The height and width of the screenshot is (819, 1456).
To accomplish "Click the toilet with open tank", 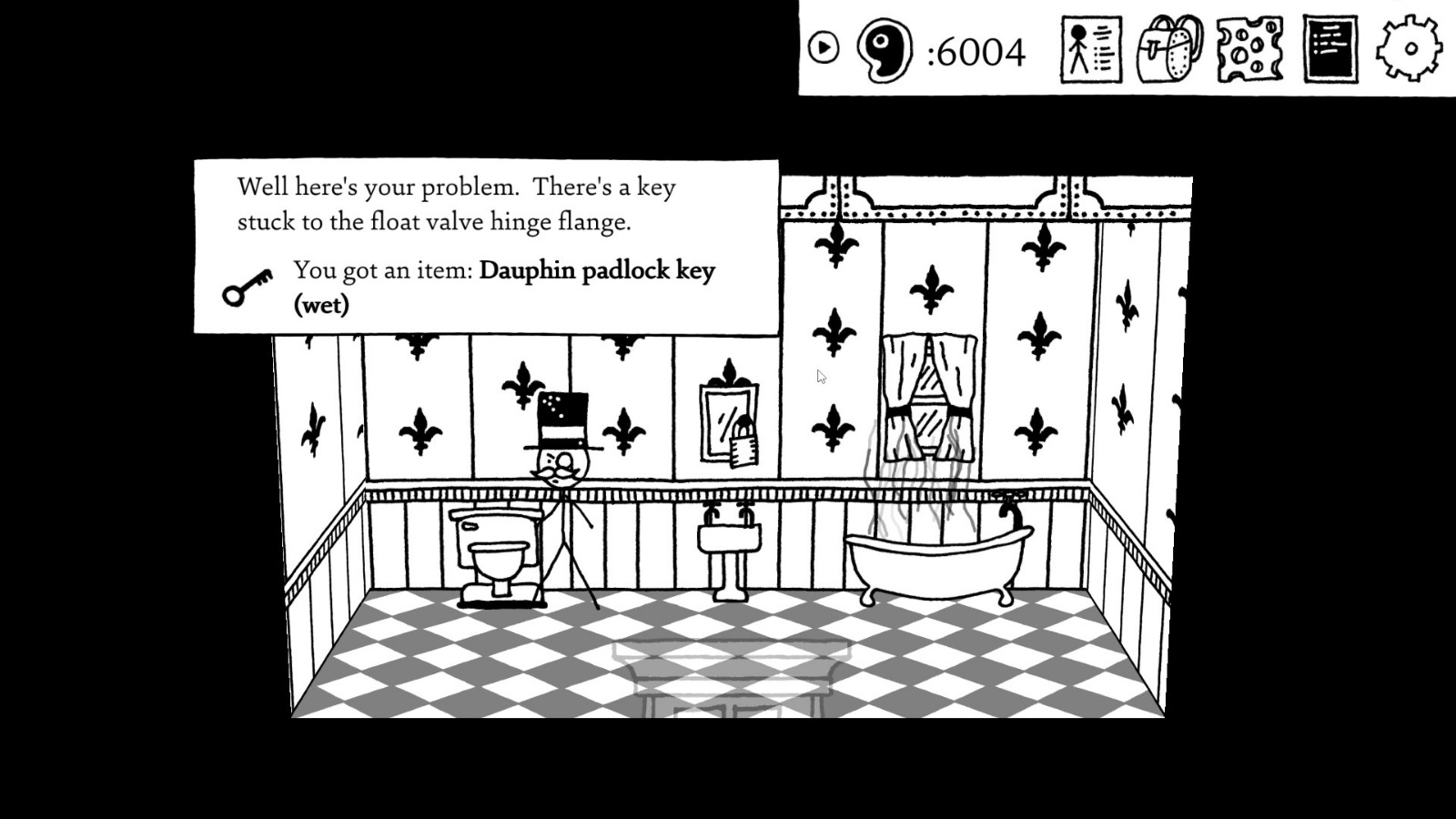I will pos(494,551).
